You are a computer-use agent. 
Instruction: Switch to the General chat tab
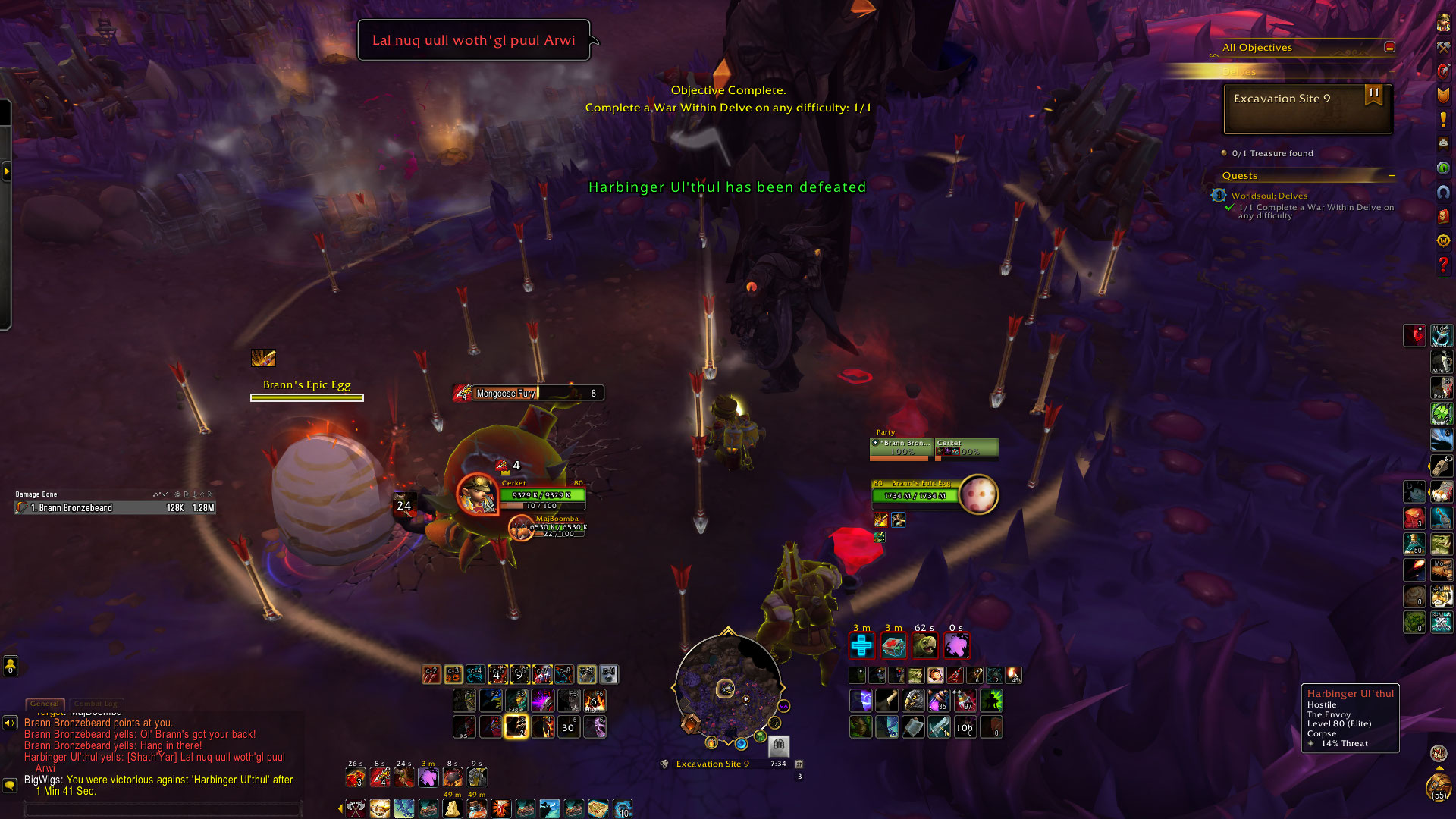tap(45, 704)
